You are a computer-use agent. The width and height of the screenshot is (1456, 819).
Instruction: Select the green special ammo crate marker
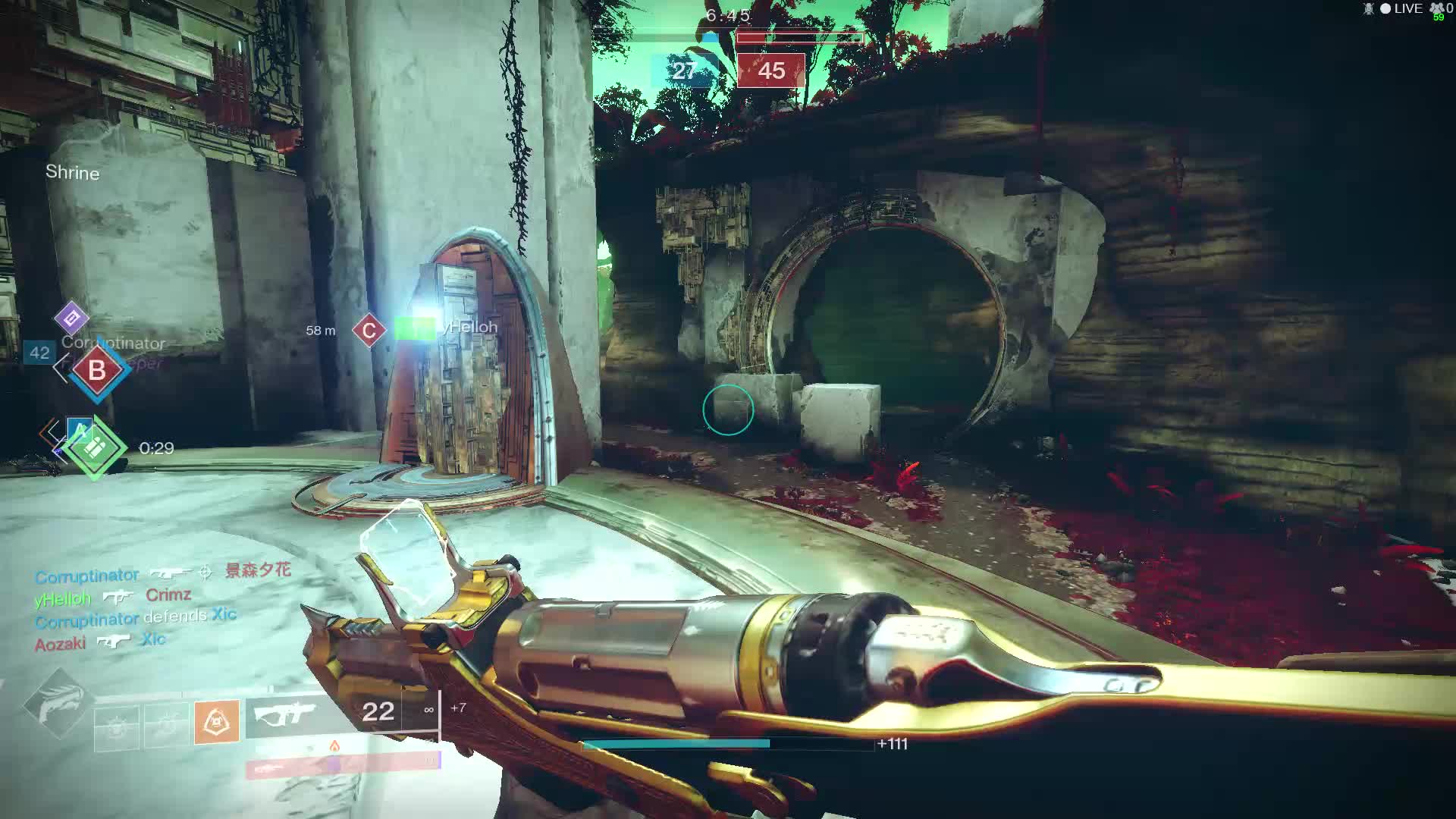[x=95, y=448]
